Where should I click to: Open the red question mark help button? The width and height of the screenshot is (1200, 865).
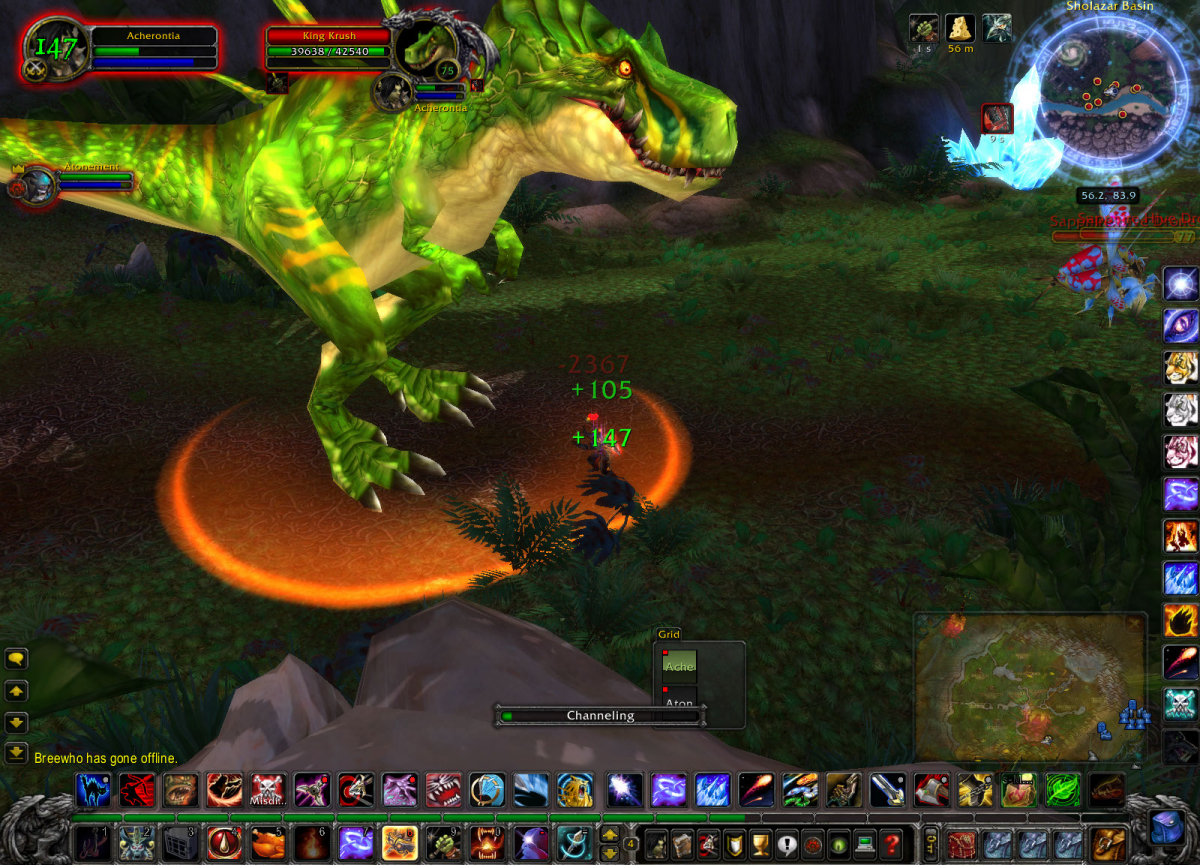[891, 843]
